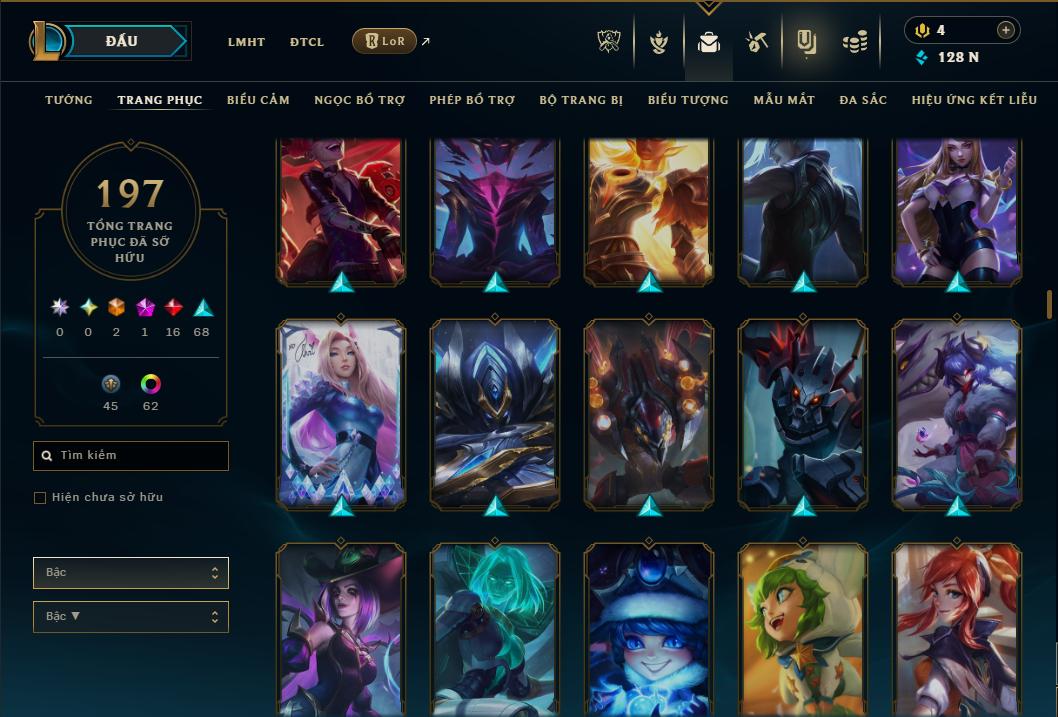Go to the NGỌC BỔ TRỢ tab
The height and width of the screenshot is (717, 1058).
[x=359, y=100]
